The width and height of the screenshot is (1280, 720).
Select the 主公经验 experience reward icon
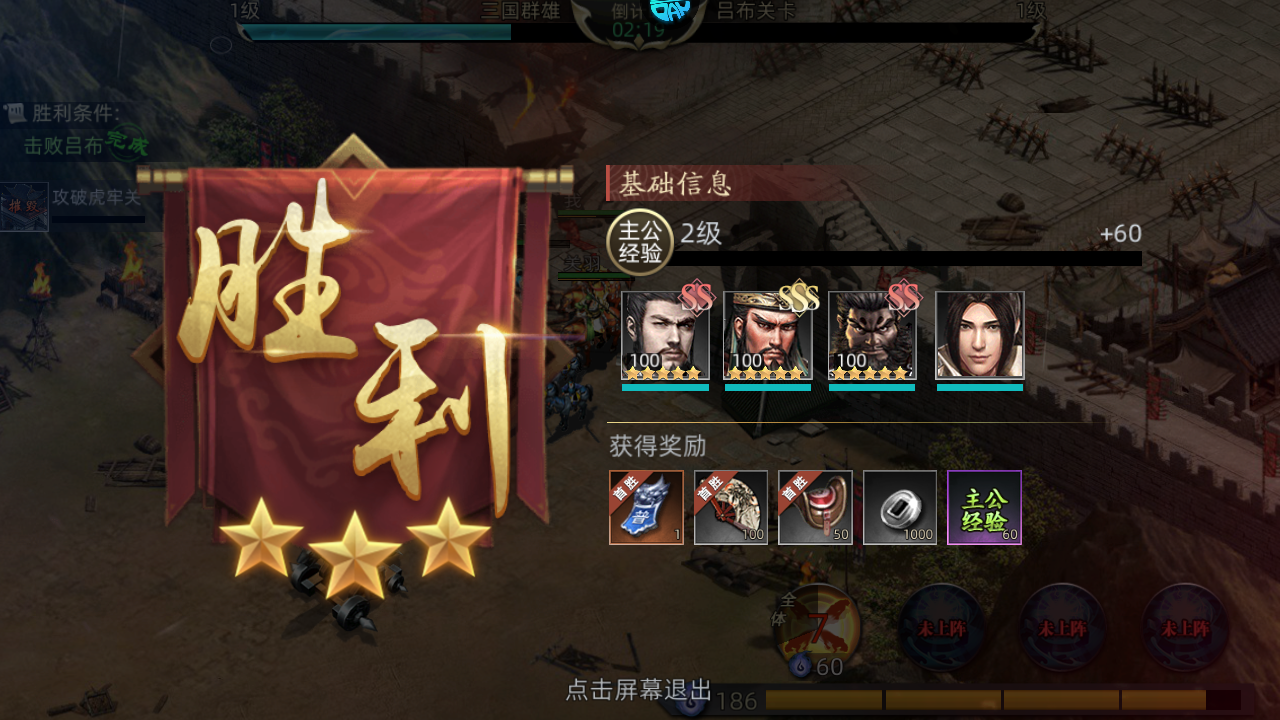point(984,507)
